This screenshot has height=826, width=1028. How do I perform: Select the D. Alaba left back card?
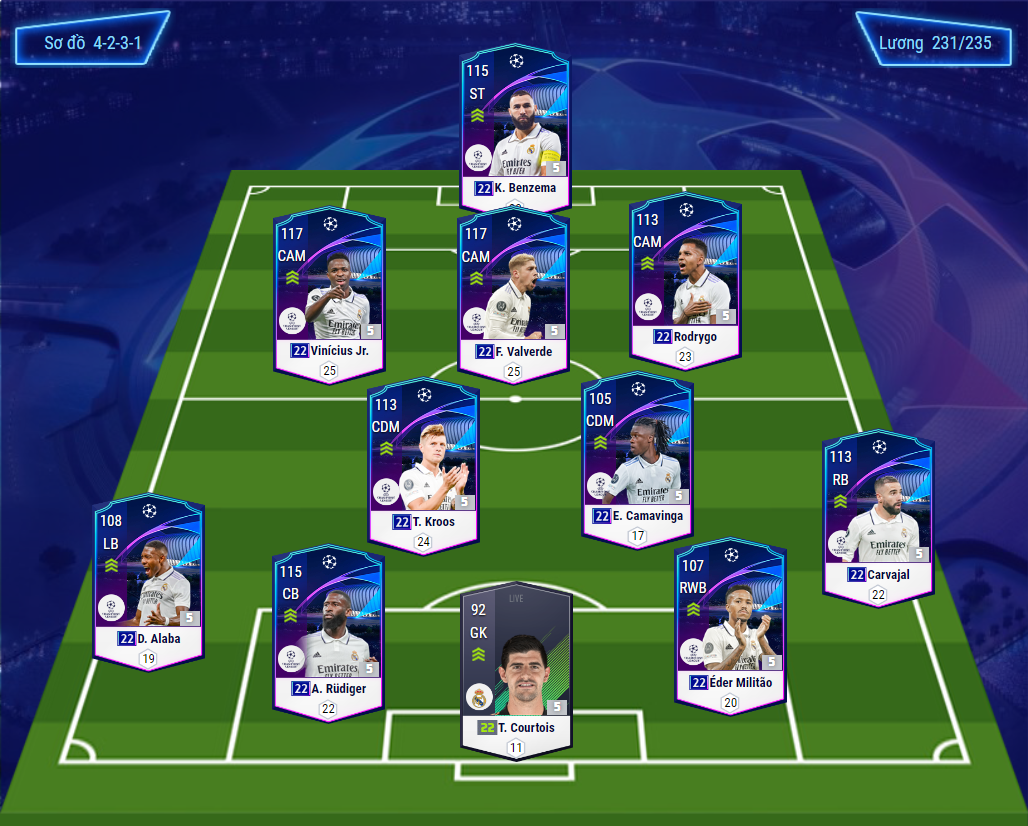tap(148, 578)
